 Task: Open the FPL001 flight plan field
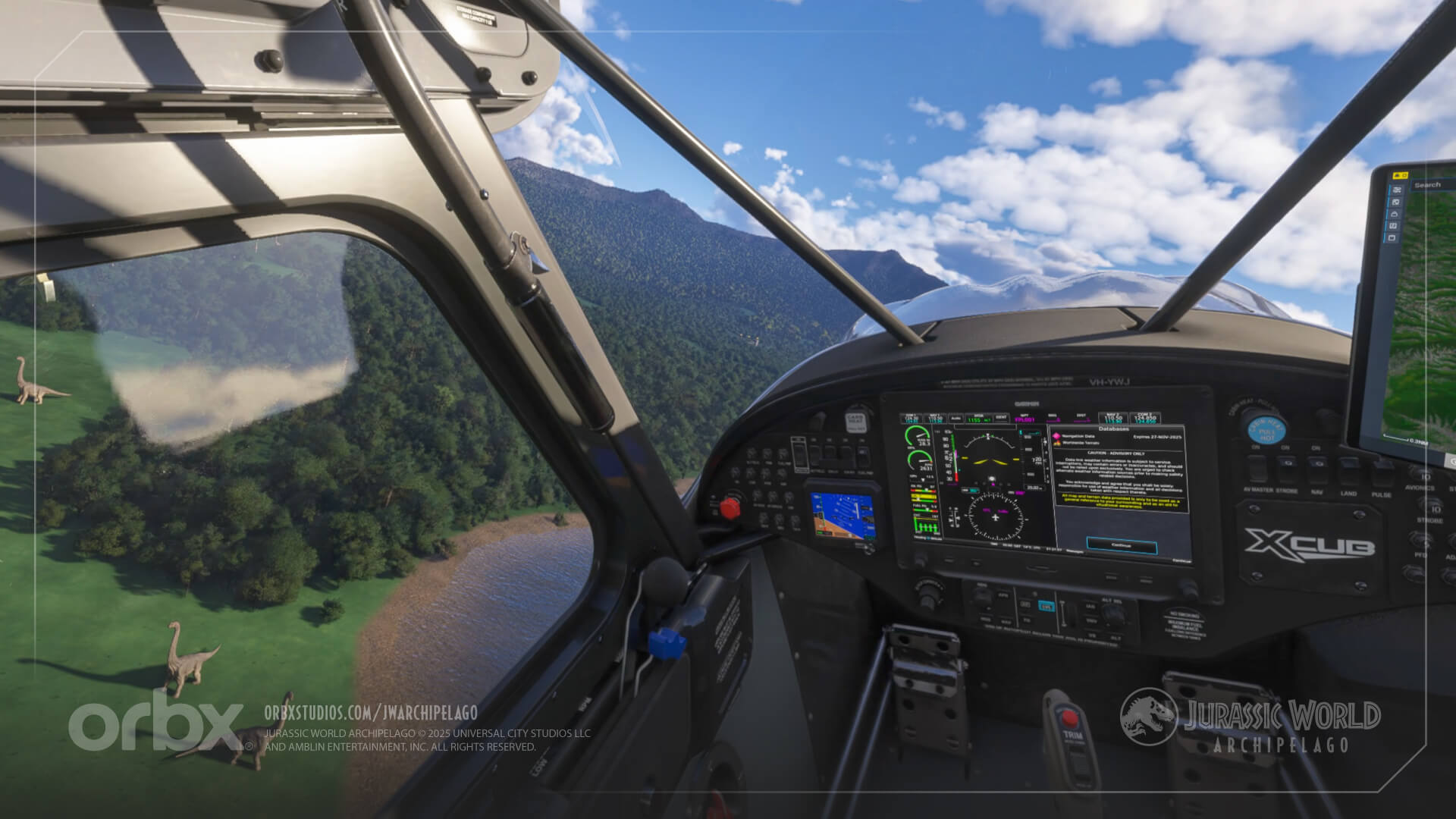click(x=1025, y=419)
